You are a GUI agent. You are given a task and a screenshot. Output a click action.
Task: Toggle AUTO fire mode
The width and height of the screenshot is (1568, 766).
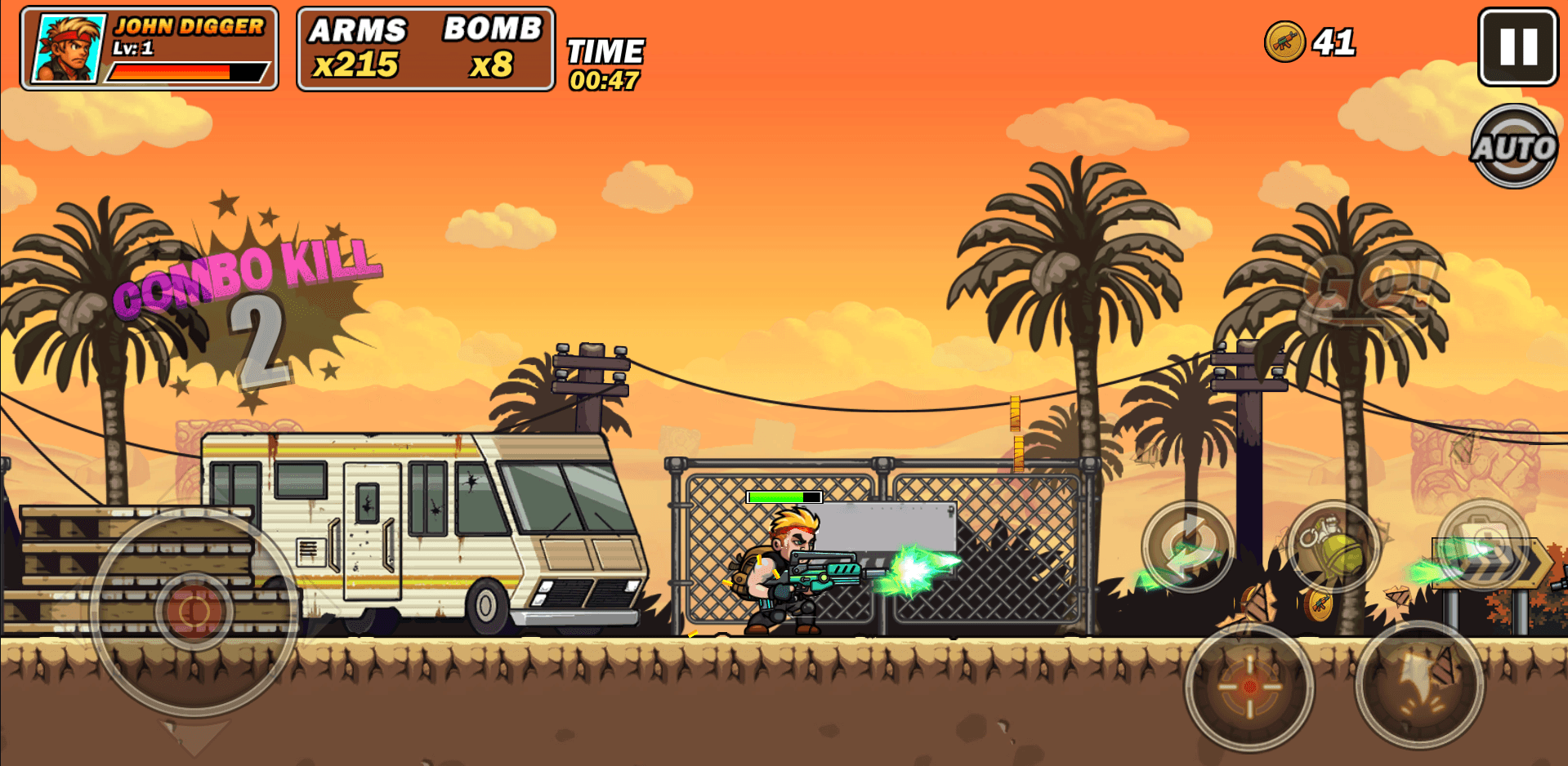point(1514,147)
